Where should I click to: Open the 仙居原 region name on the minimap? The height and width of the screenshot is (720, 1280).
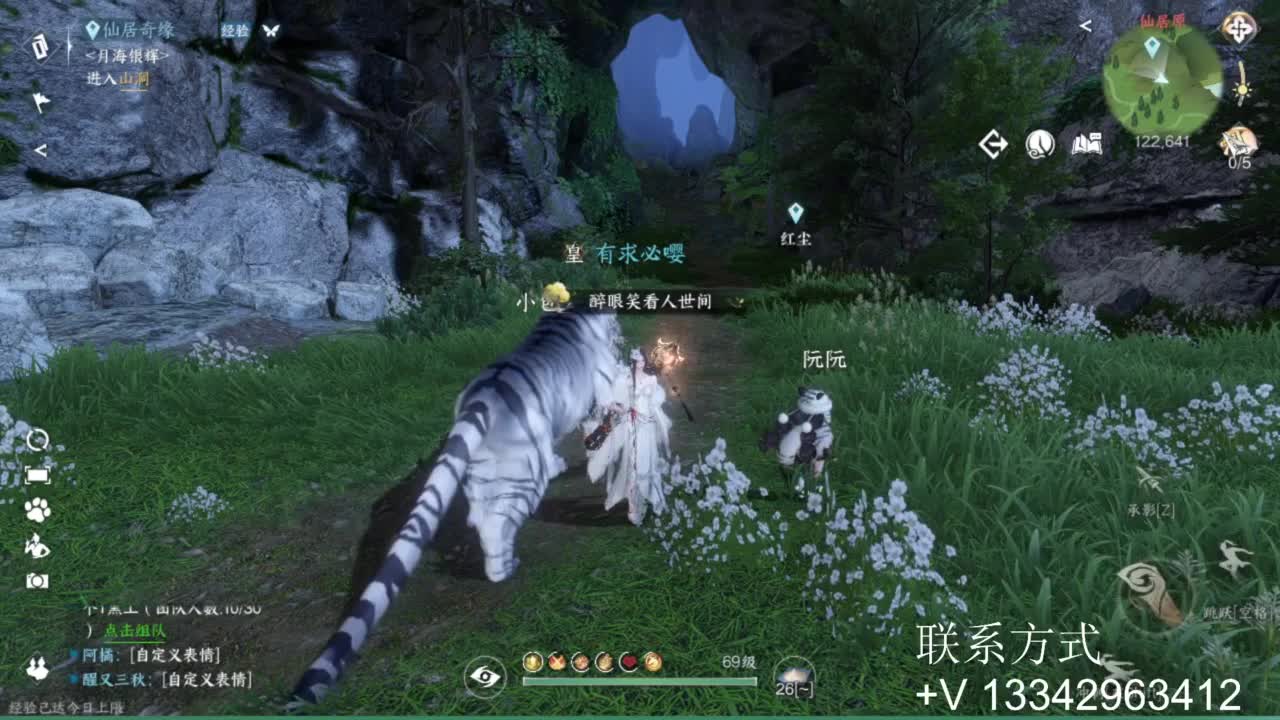coord(1164,21)
